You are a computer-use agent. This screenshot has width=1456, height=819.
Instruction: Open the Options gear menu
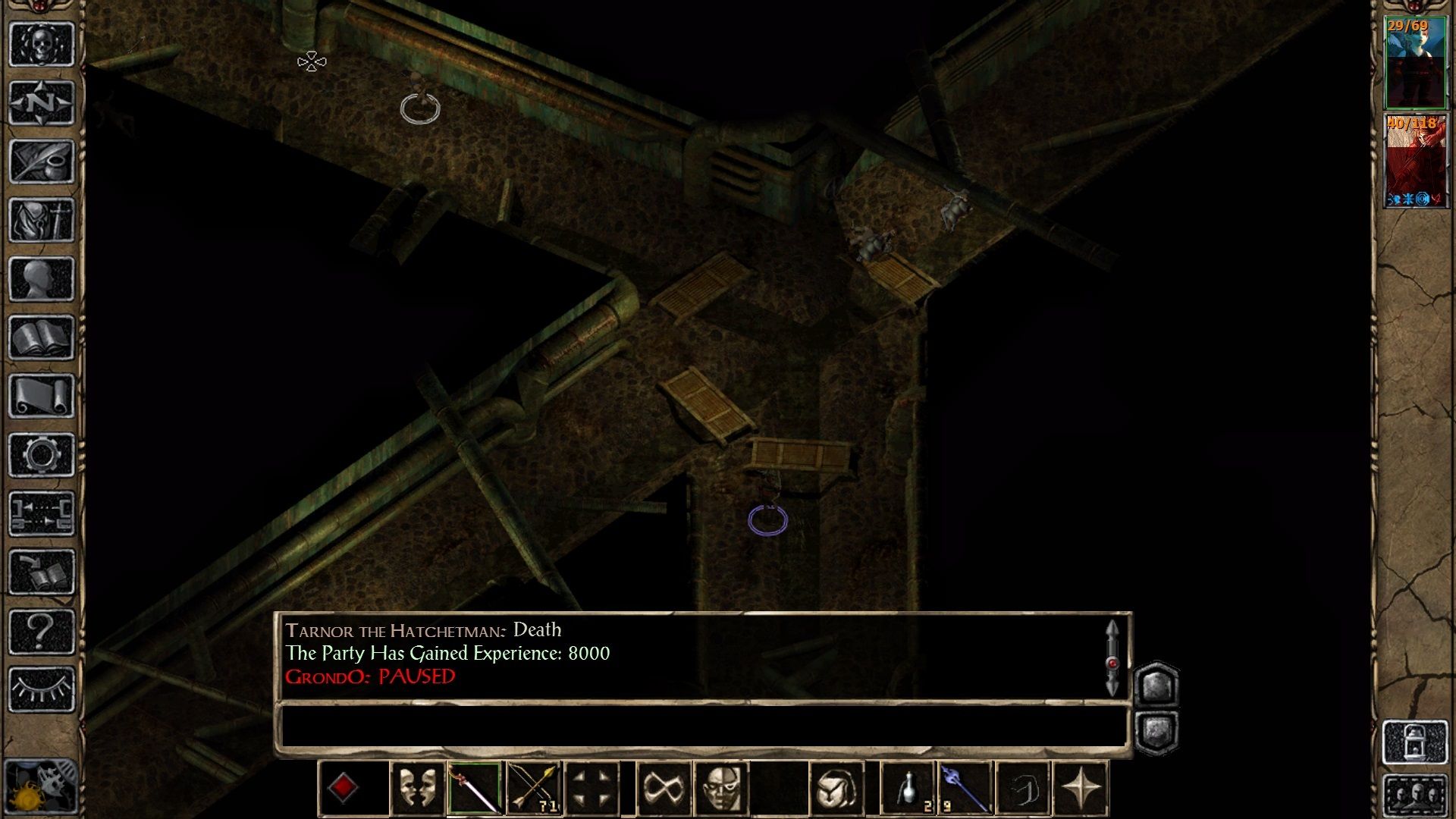pos(42,455)
